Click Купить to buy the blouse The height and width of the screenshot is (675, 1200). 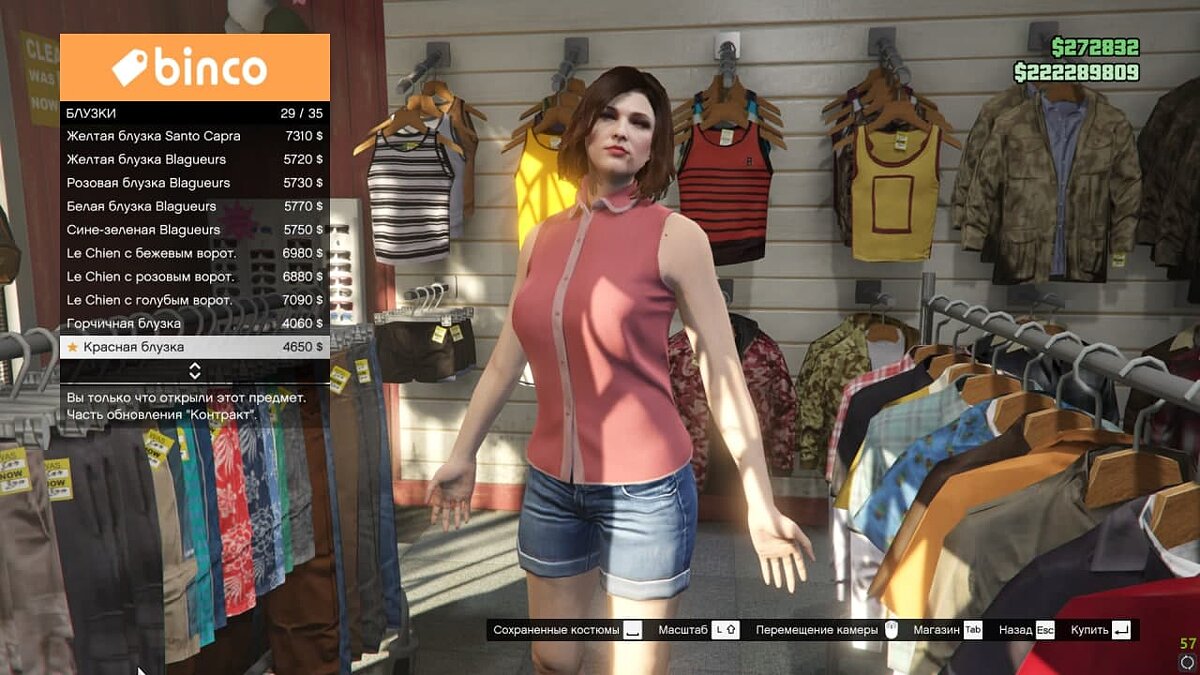(1100, 630)
